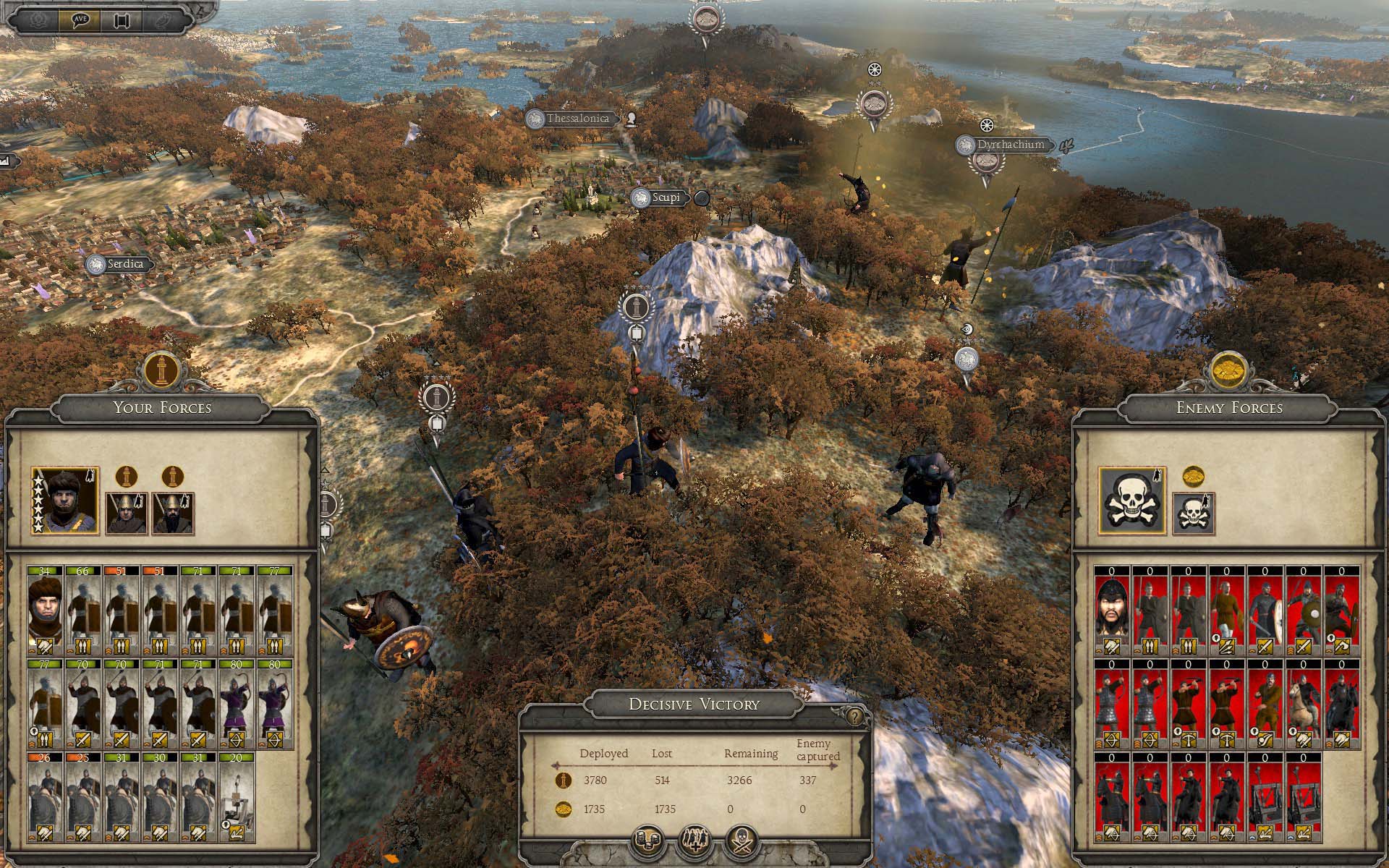This screenshot has height=868, width=1389.
Task: Select the Scupi settlement label
Action: 665,197
